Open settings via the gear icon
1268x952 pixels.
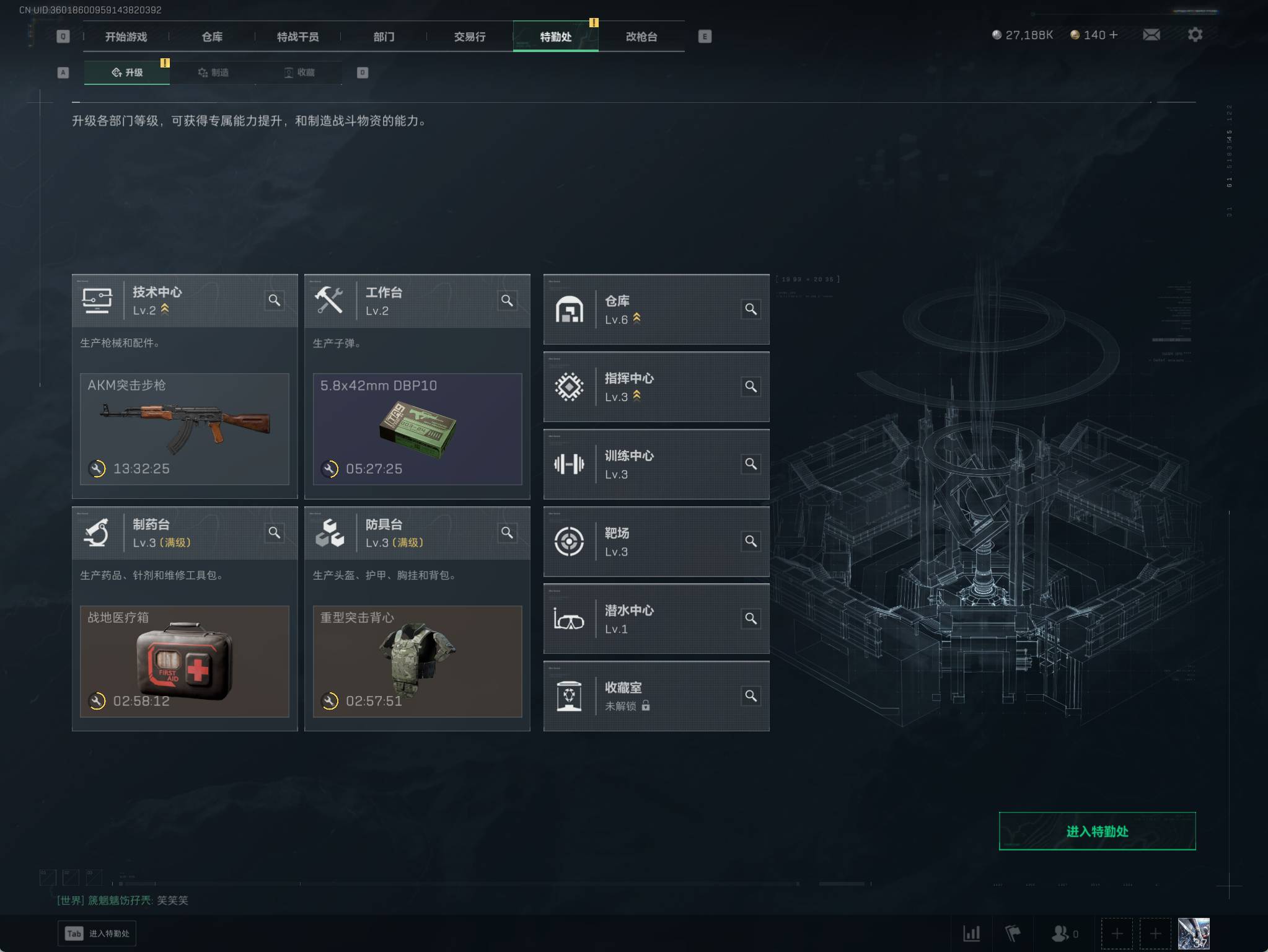[1195, 35]
